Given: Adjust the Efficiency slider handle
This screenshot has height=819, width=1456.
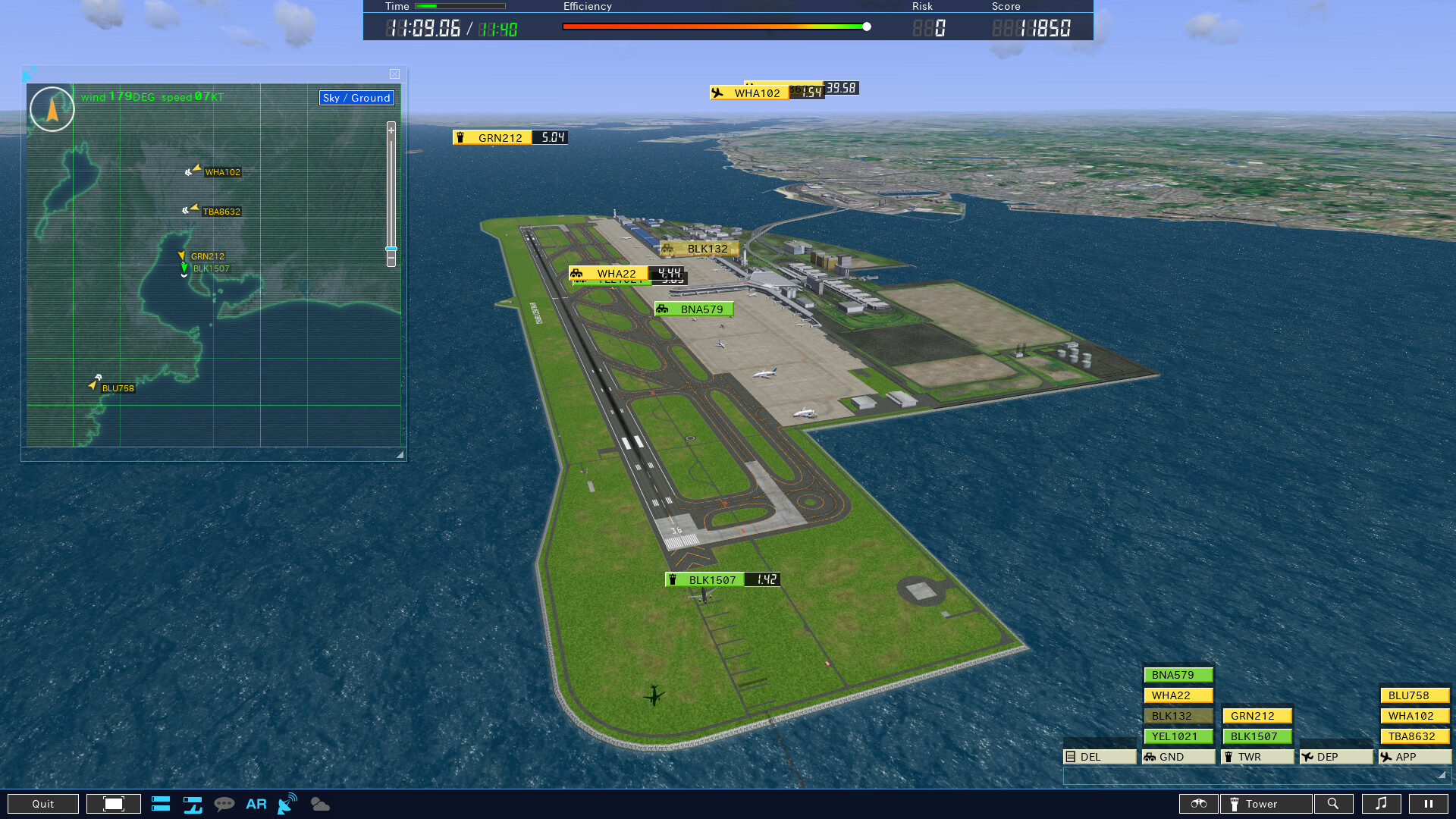Looking at the screenshot, I should 866,25.
